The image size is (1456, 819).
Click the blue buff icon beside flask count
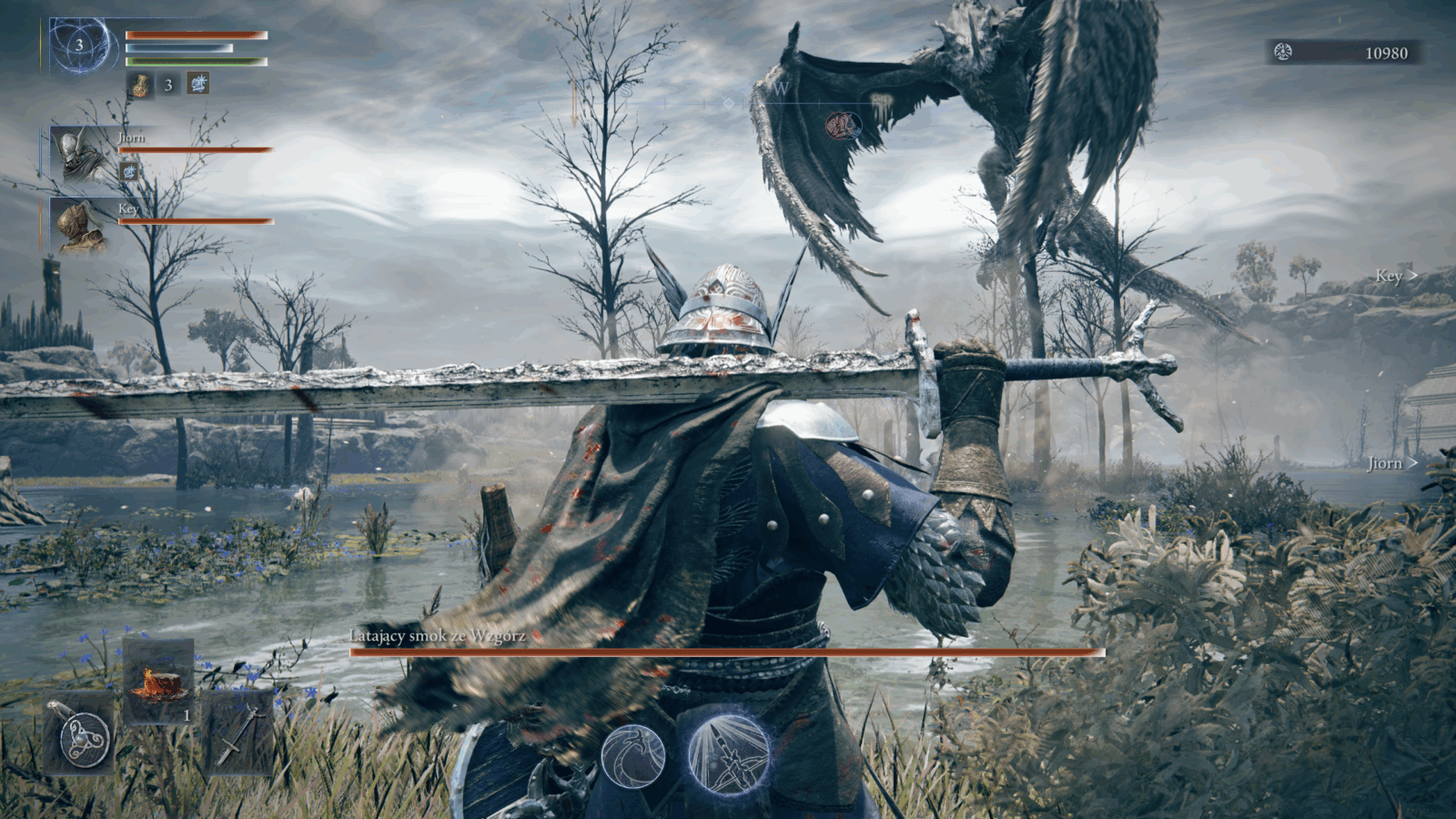[x=198, y=85]
